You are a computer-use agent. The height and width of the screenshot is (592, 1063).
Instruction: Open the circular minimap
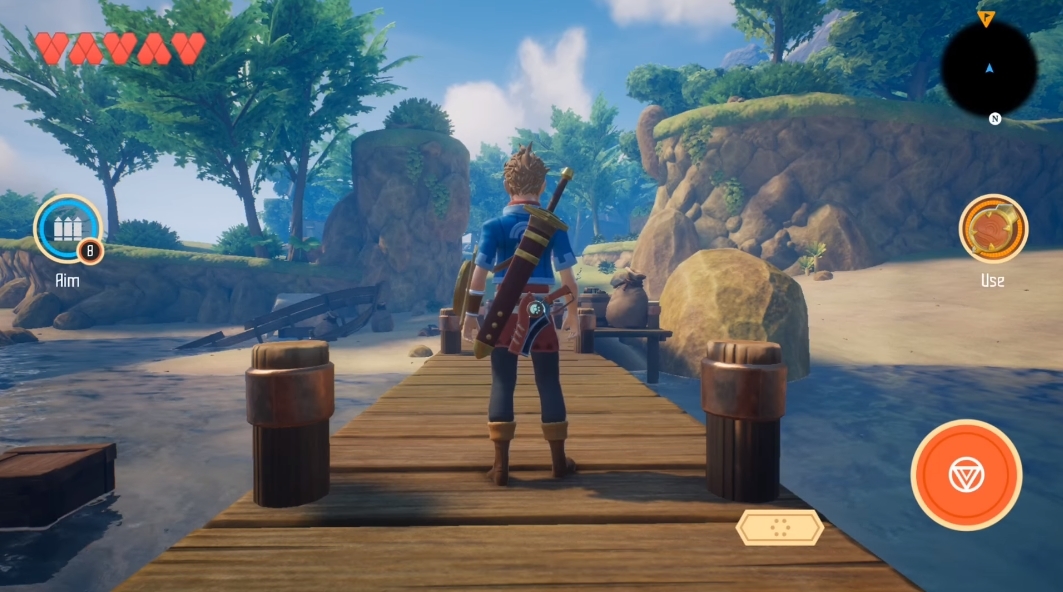[988, 69]
